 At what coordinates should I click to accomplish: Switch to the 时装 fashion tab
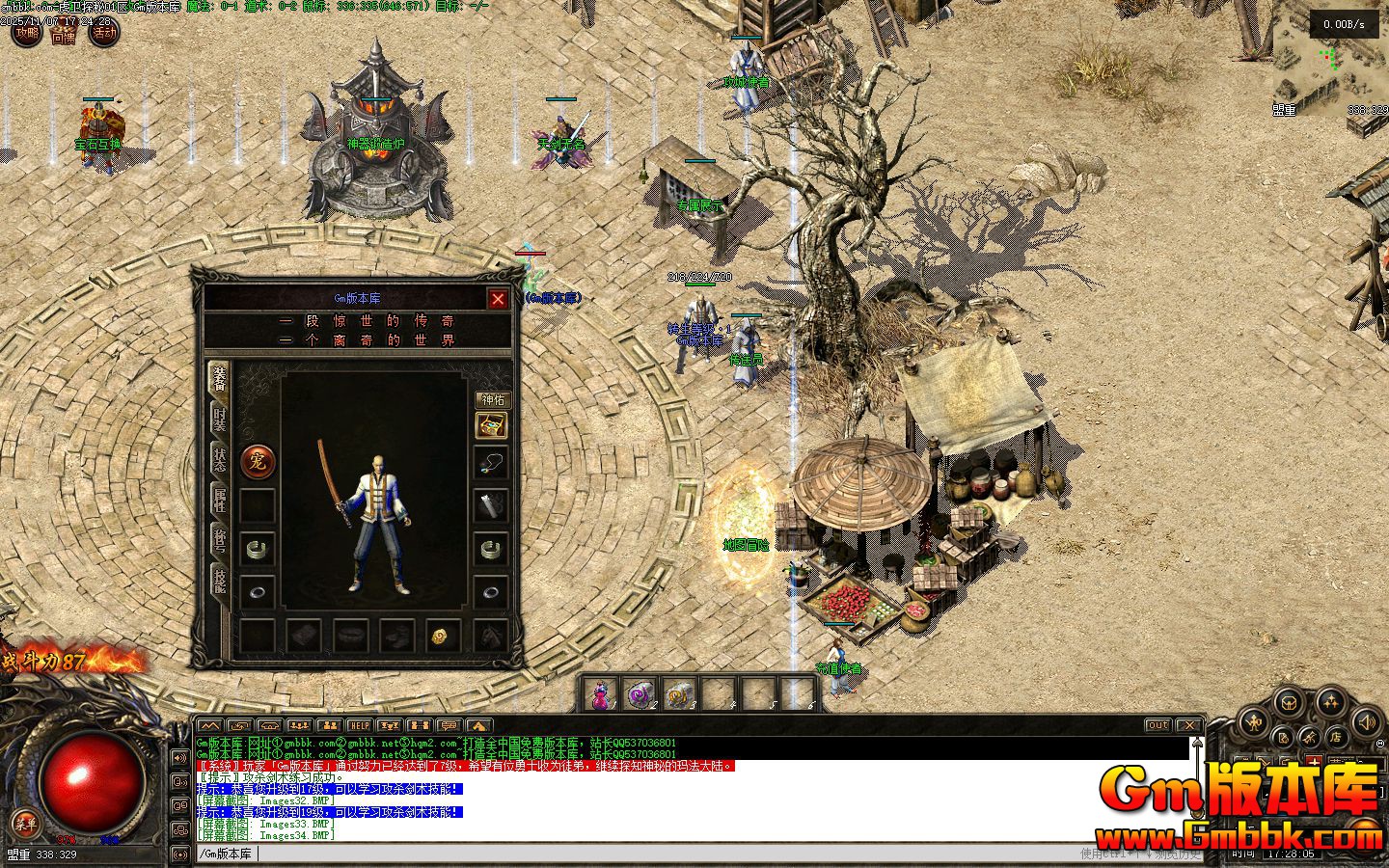pos(220,420)
